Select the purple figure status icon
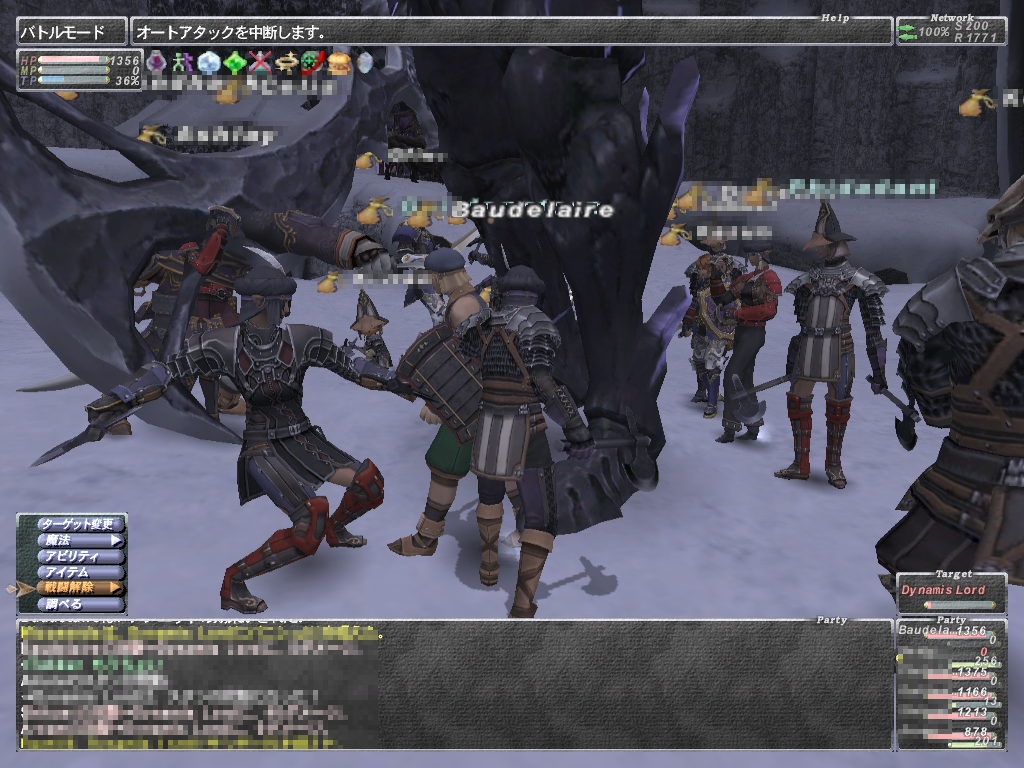Screen dimensions: 1024x768 pyautogui.click(x=183, y=63)
